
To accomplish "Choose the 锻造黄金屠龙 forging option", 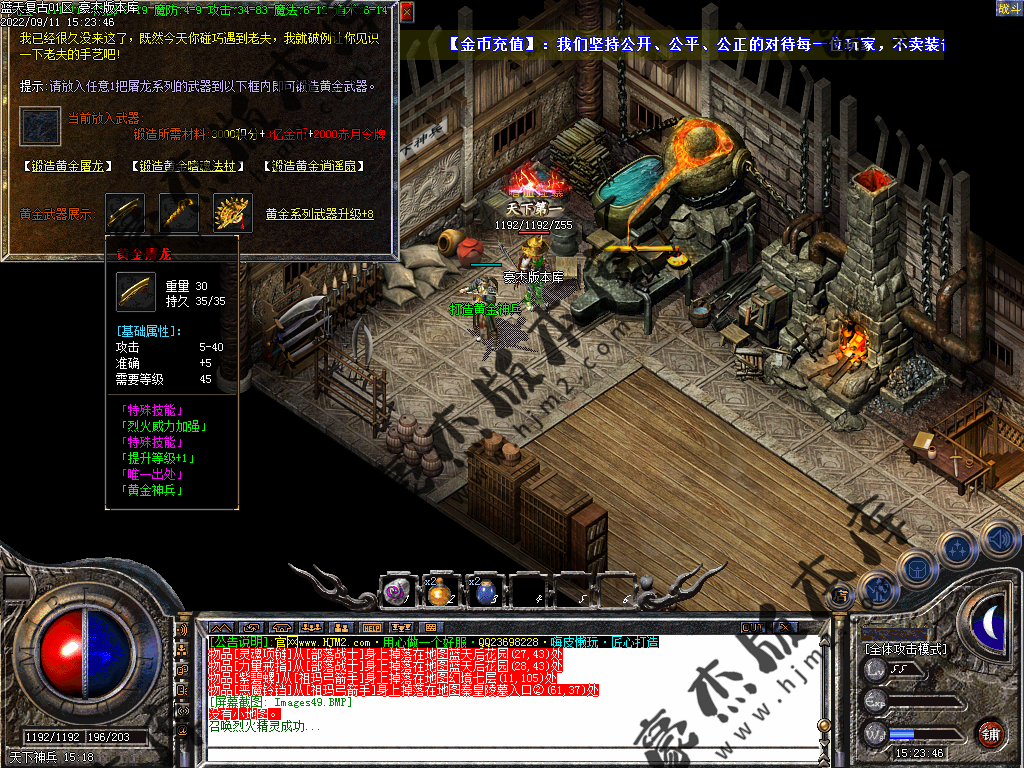I will (67, 166).
